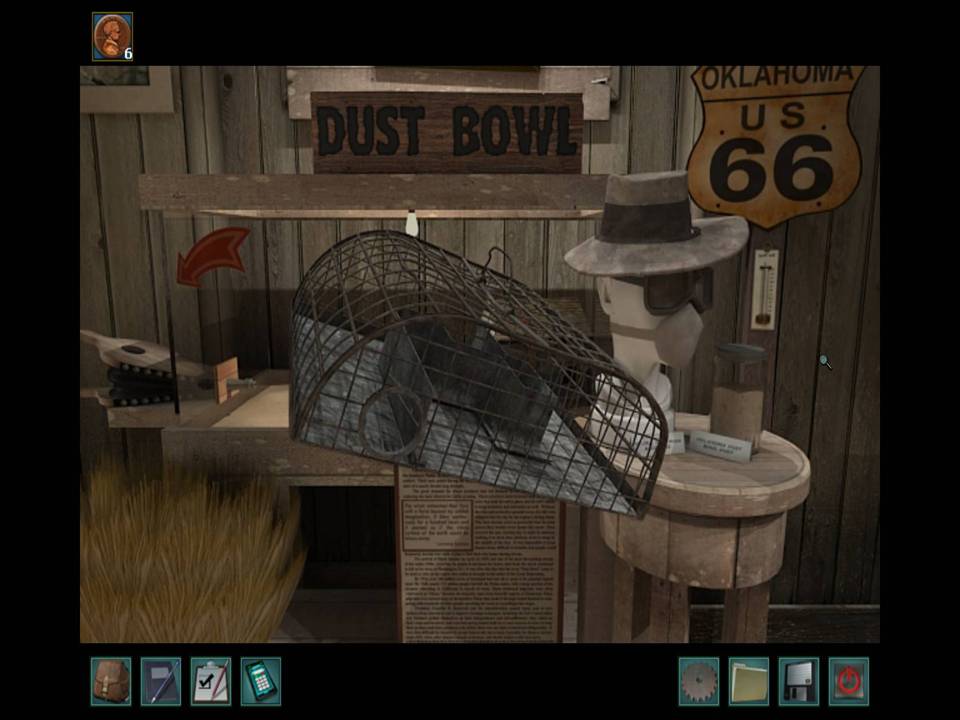The image size is (960, 720).
Task: Load a game with the folder icon
Action: (748, 681)
